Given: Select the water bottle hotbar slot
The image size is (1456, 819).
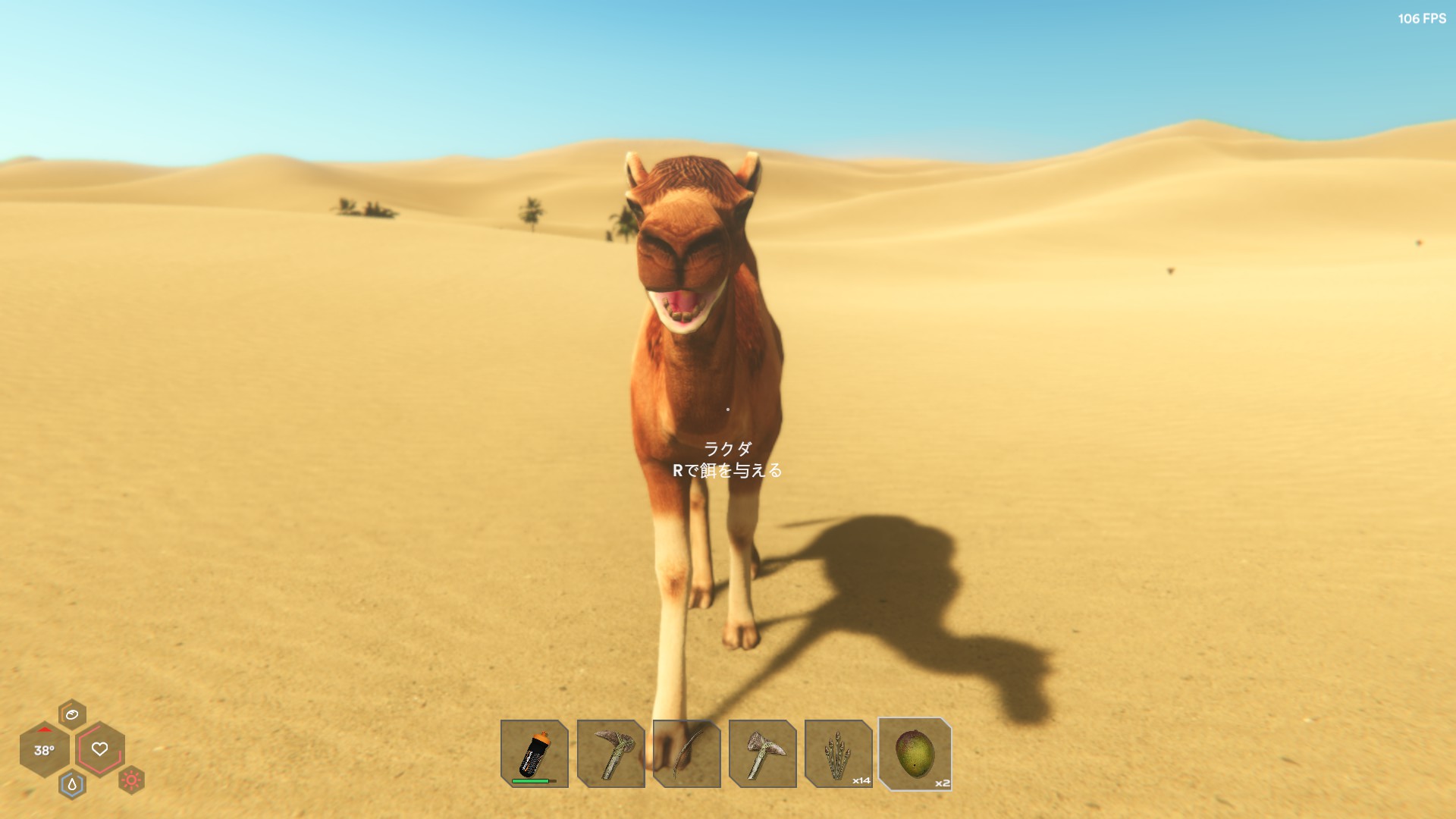Looking at the screenshot, I should click(534, 753).
